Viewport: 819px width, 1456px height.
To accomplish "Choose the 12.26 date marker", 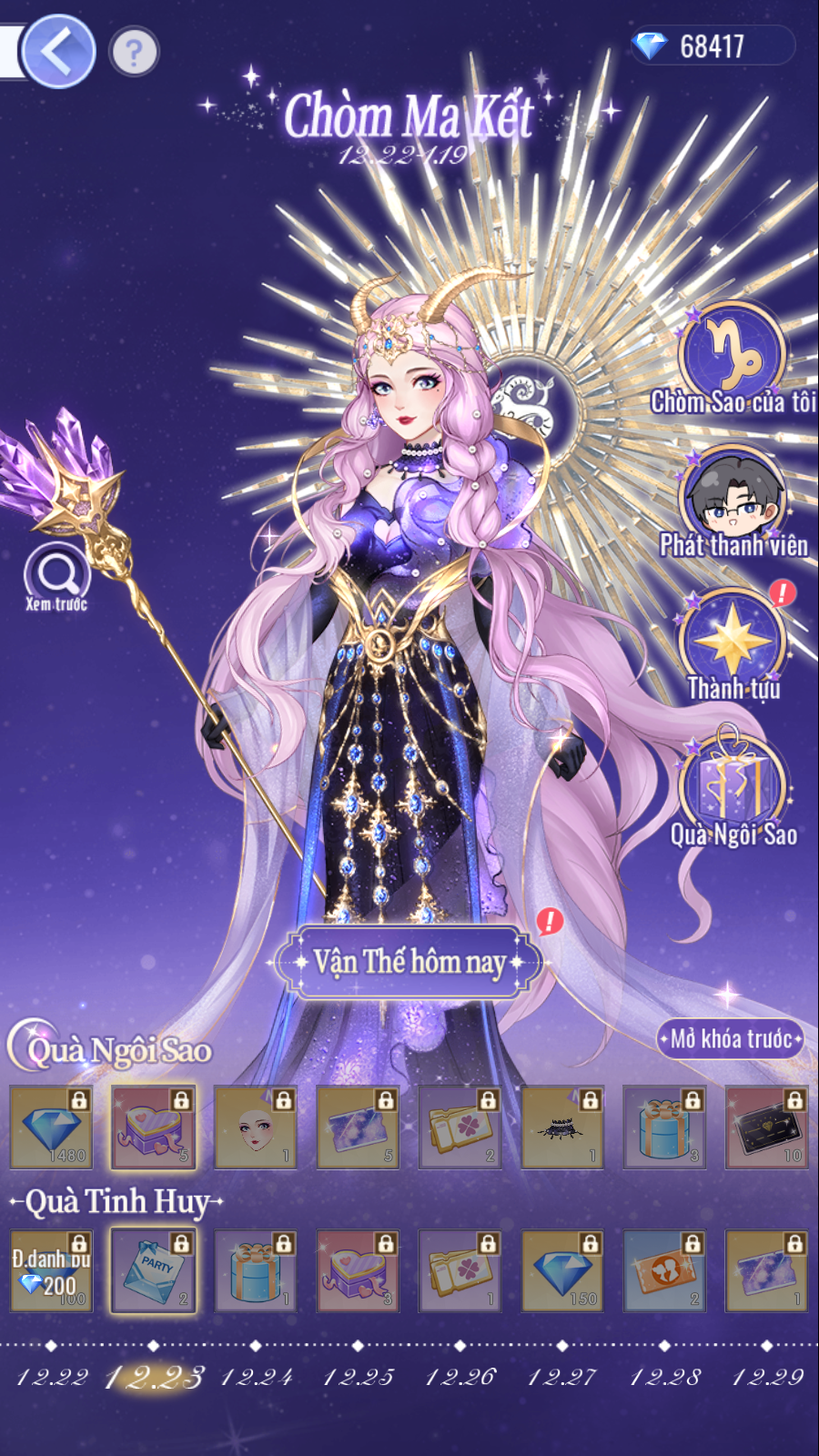I will [460, 1376].
